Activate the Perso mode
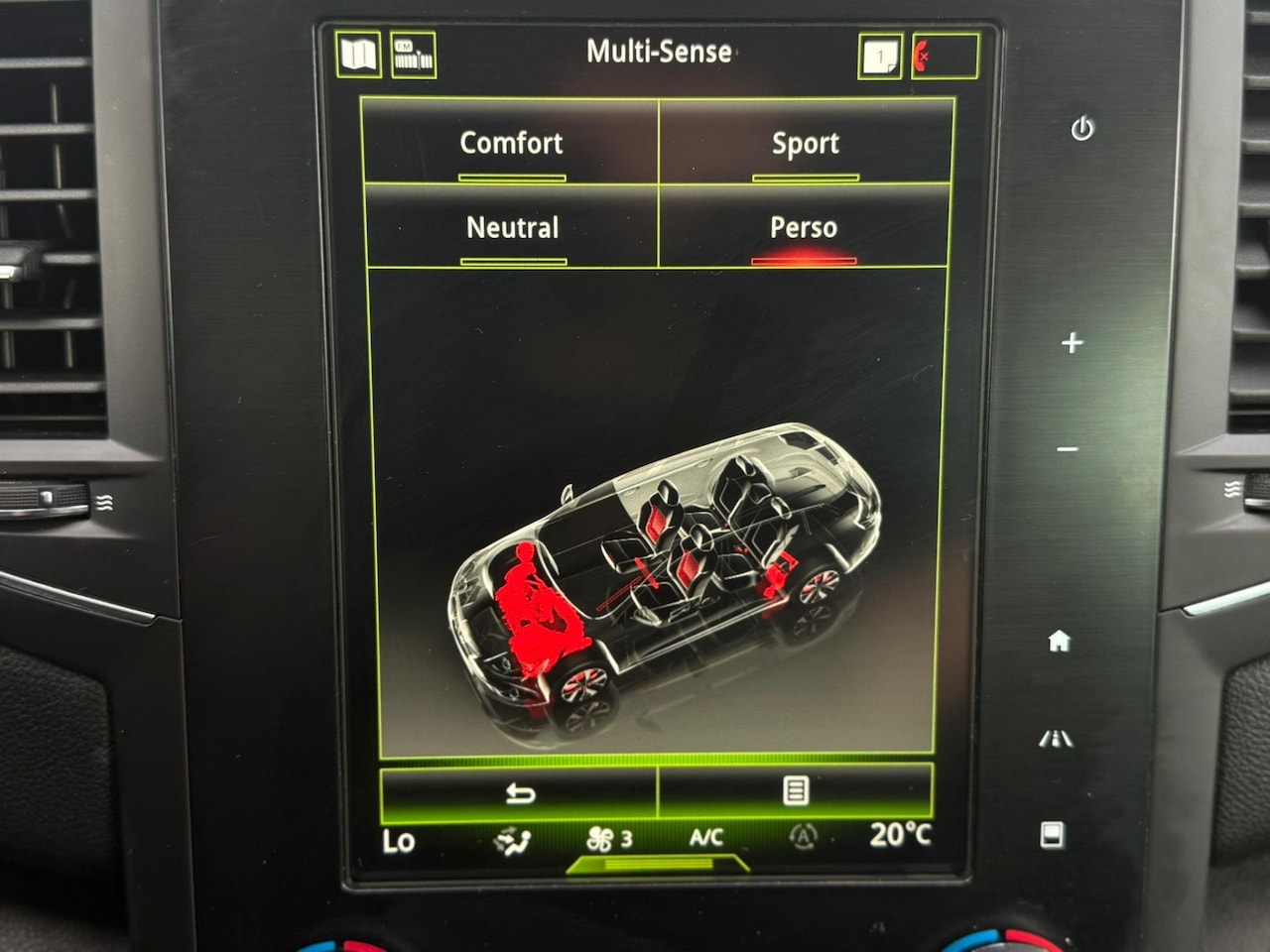 click(x=803, y=228)
